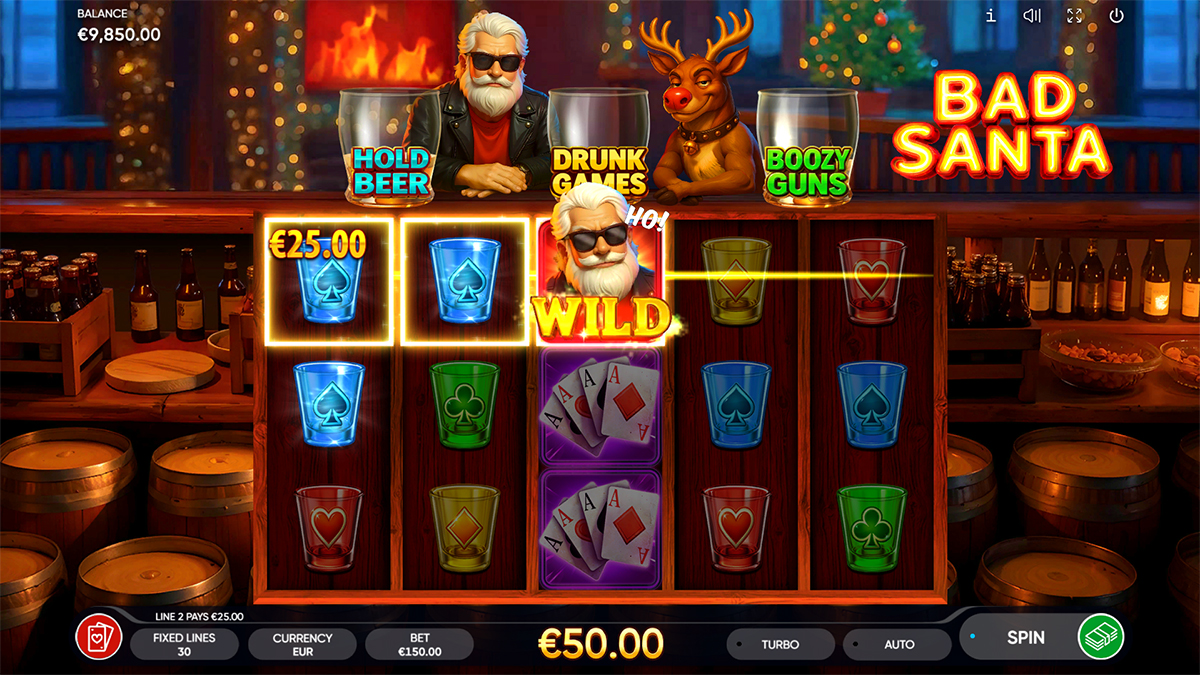This screenshot has width=1200, height=675.
Task: Open the Bet amount selector
Action: 418,644
